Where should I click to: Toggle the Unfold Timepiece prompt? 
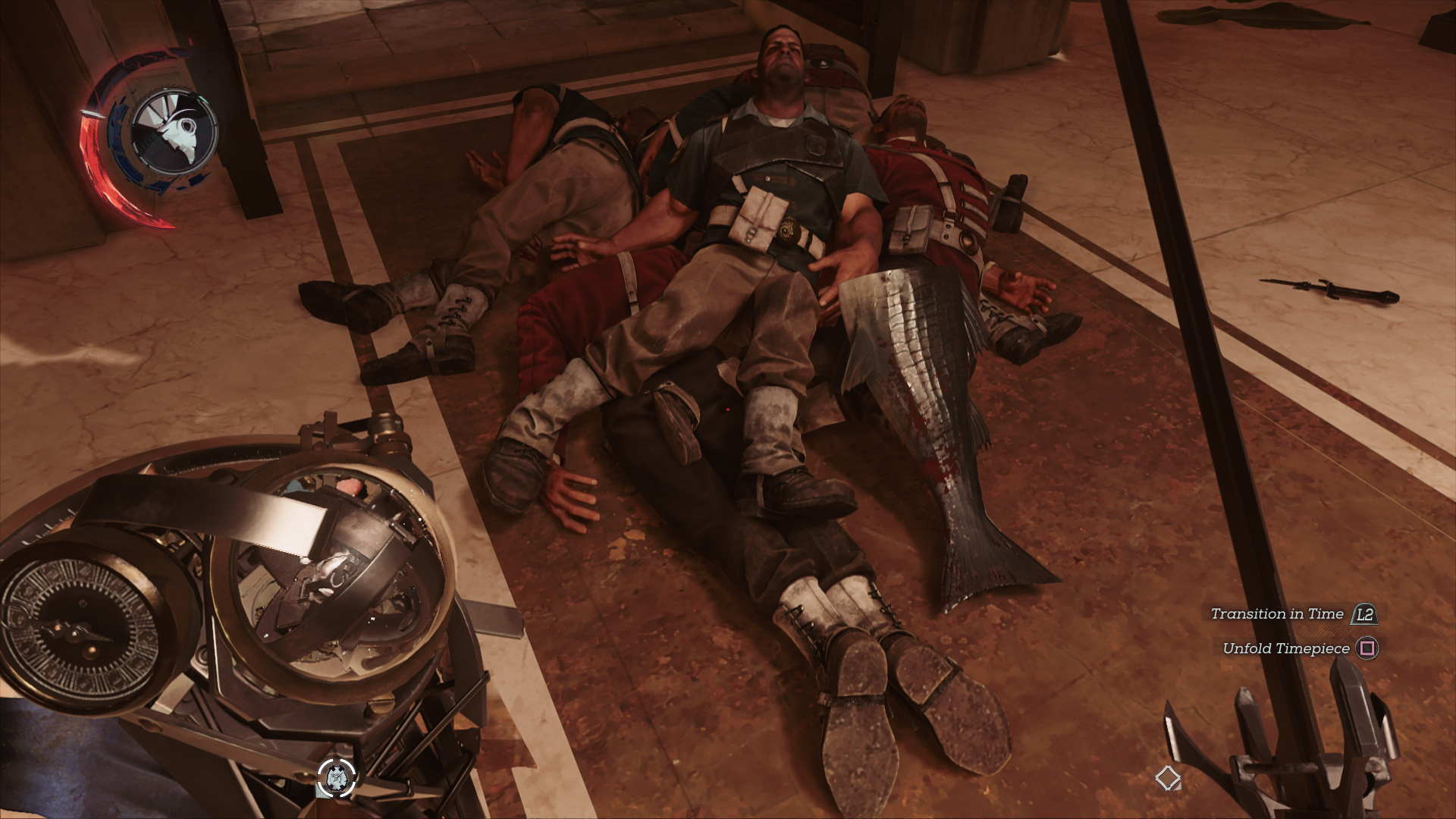[x=1285, y=649]
